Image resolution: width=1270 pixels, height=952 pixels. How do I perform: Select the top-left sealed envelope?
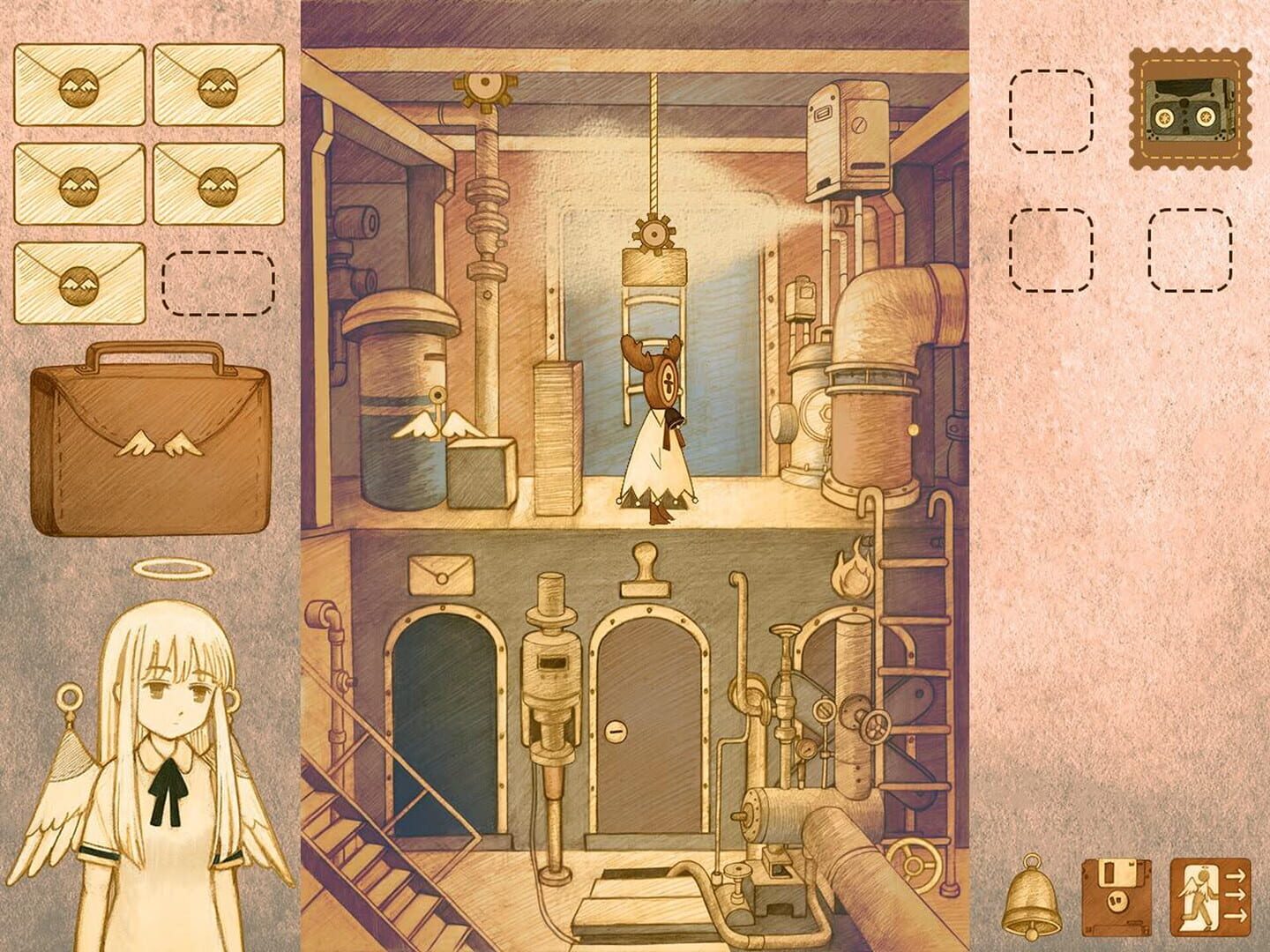click(78, 86)
